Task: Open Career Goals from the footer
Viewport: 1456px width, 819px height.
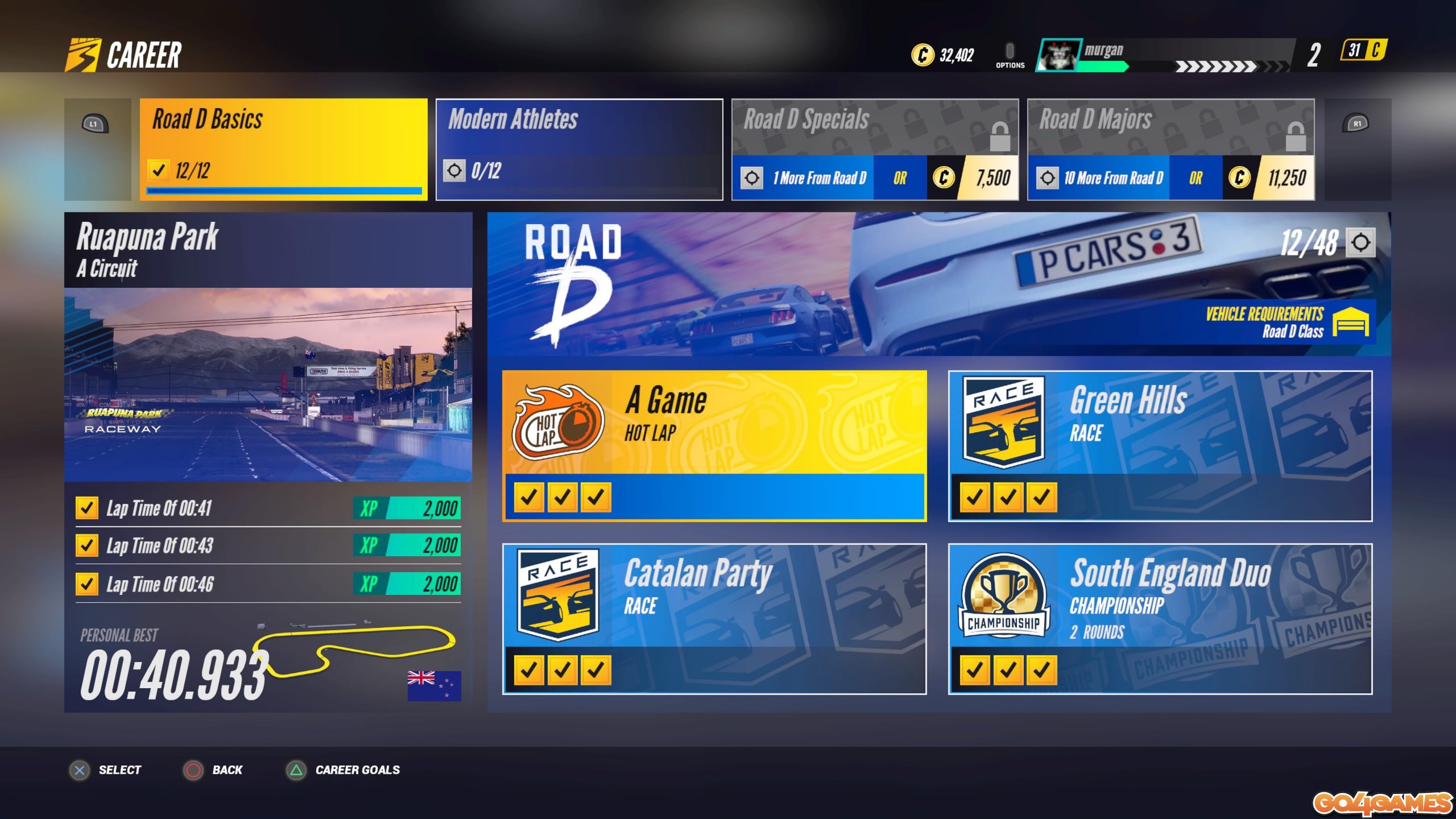Action: click(343, 770)
